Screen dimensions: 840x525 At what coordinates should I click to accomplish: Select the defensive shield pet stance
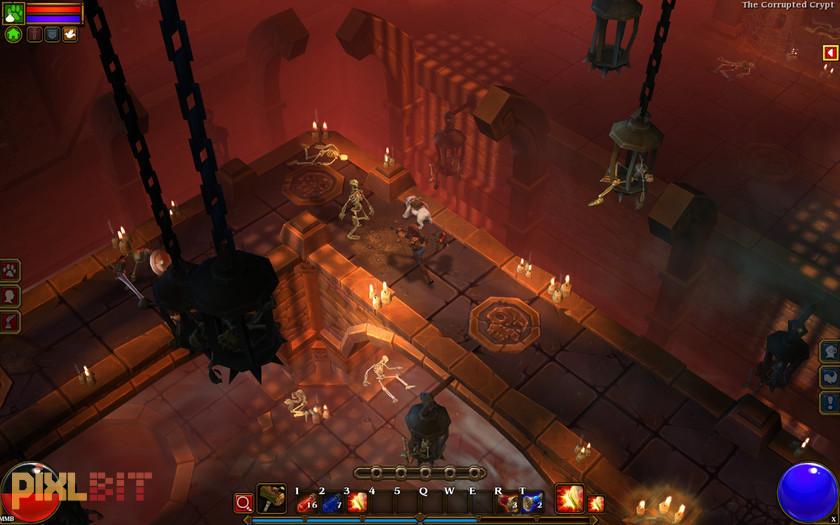pos(52,34)
